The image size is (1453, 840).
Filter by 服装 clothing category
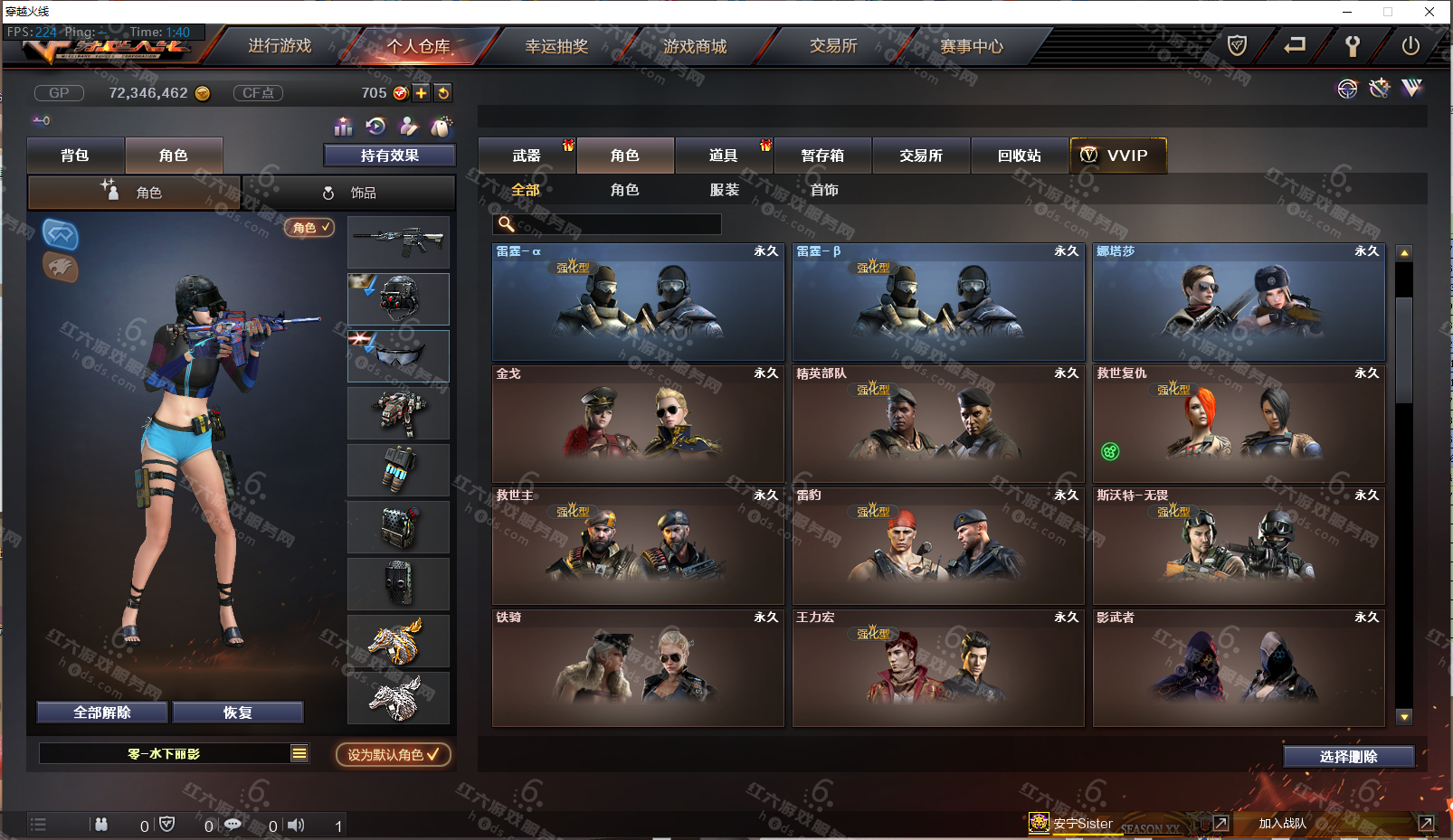pos(725,190)
